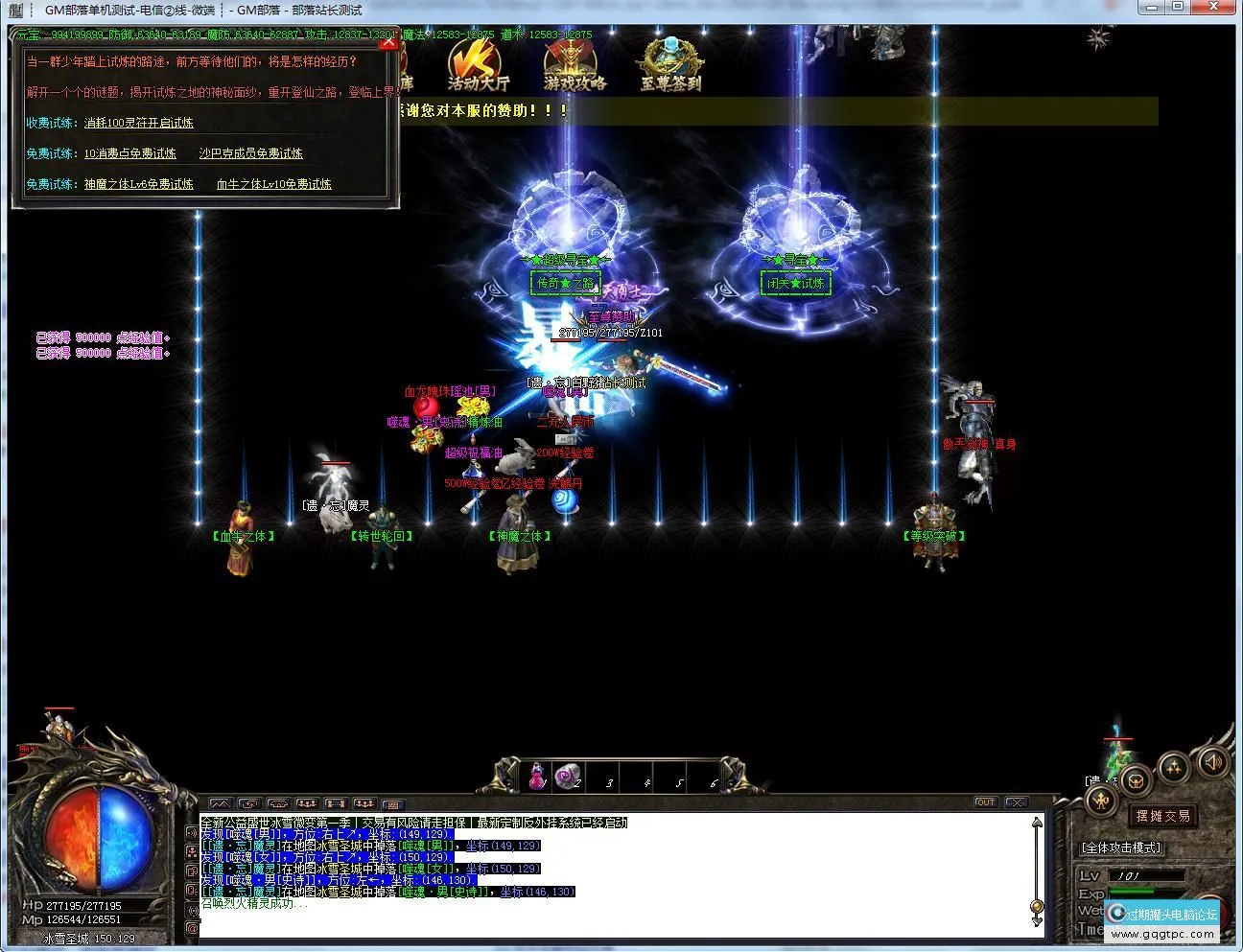This screenshot has height=952, width=1243.
Task: Select 神魔之体Lv6免费试炼 link
Action: [x=138, y=184]
